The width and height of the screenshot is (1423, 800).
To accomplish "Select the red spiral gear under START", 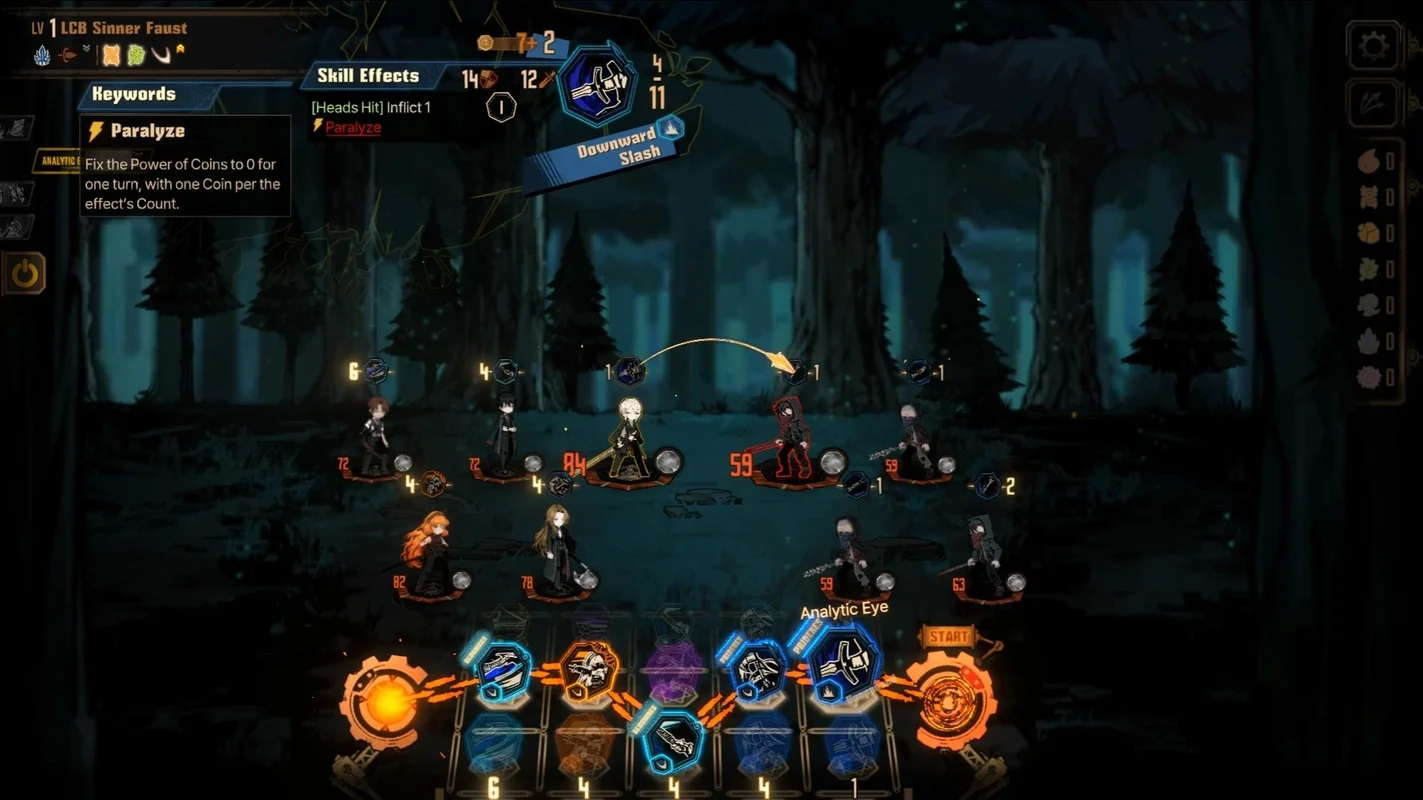I will 954,699.
